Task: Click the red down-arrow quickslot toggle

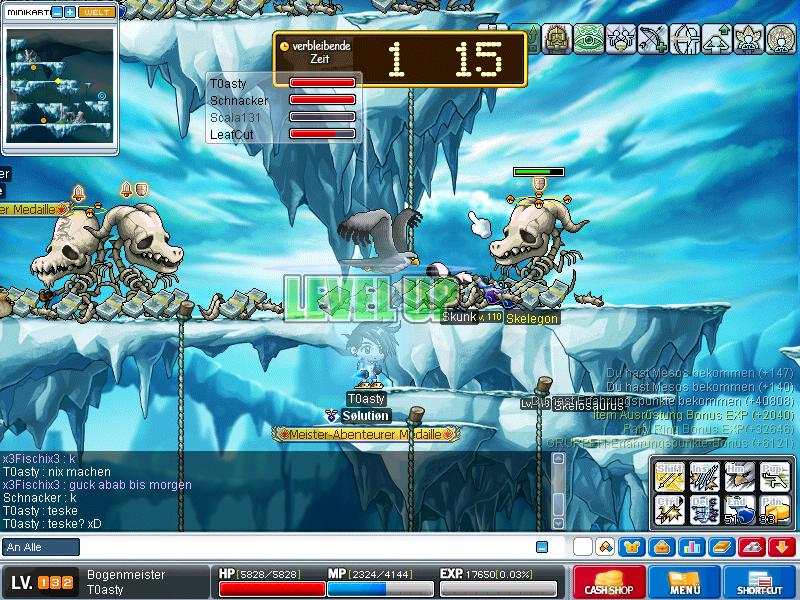Action: pos(780,547)
